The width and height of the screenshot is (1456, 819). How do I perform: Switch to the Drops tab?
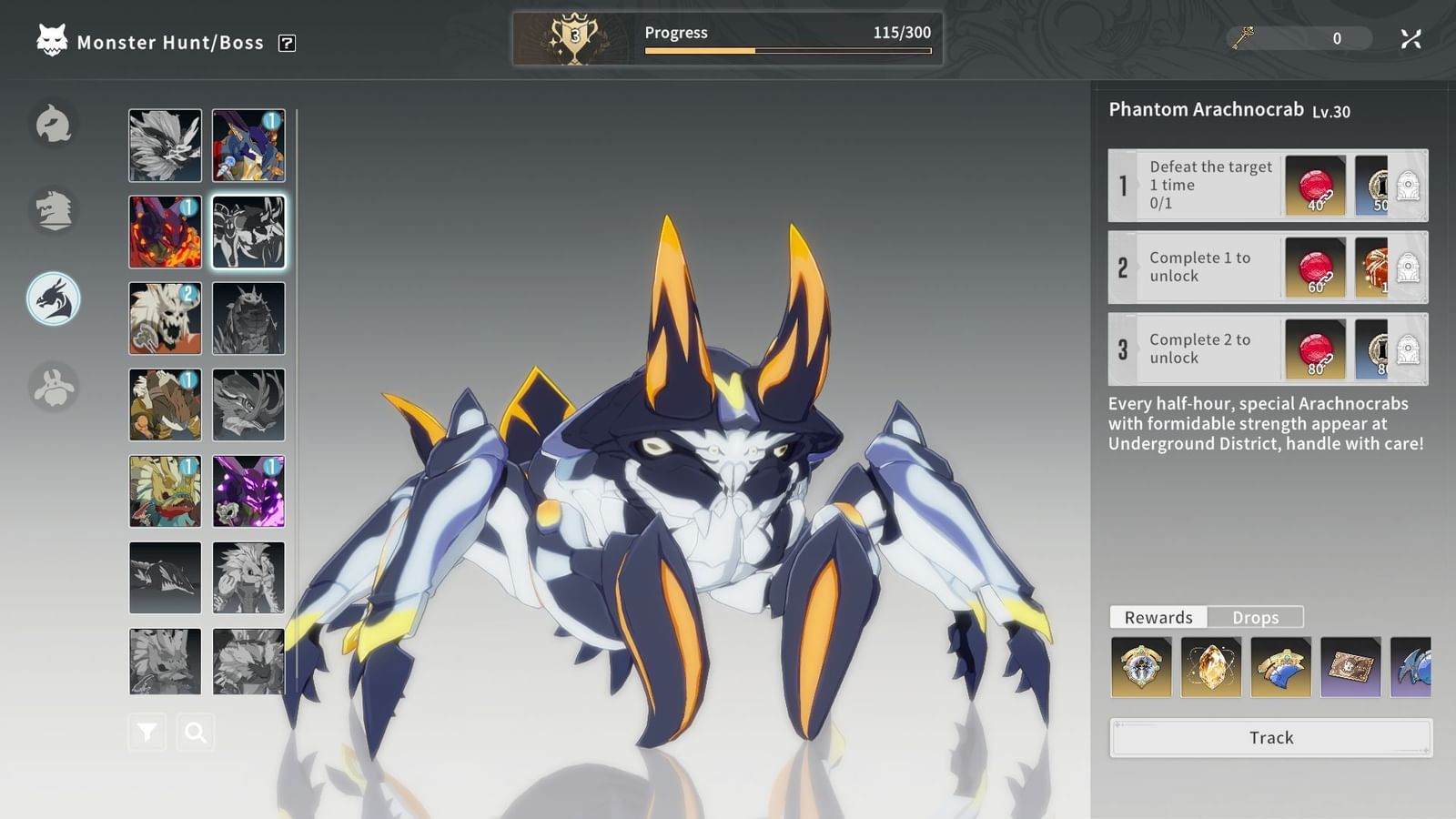[1257, 617]
